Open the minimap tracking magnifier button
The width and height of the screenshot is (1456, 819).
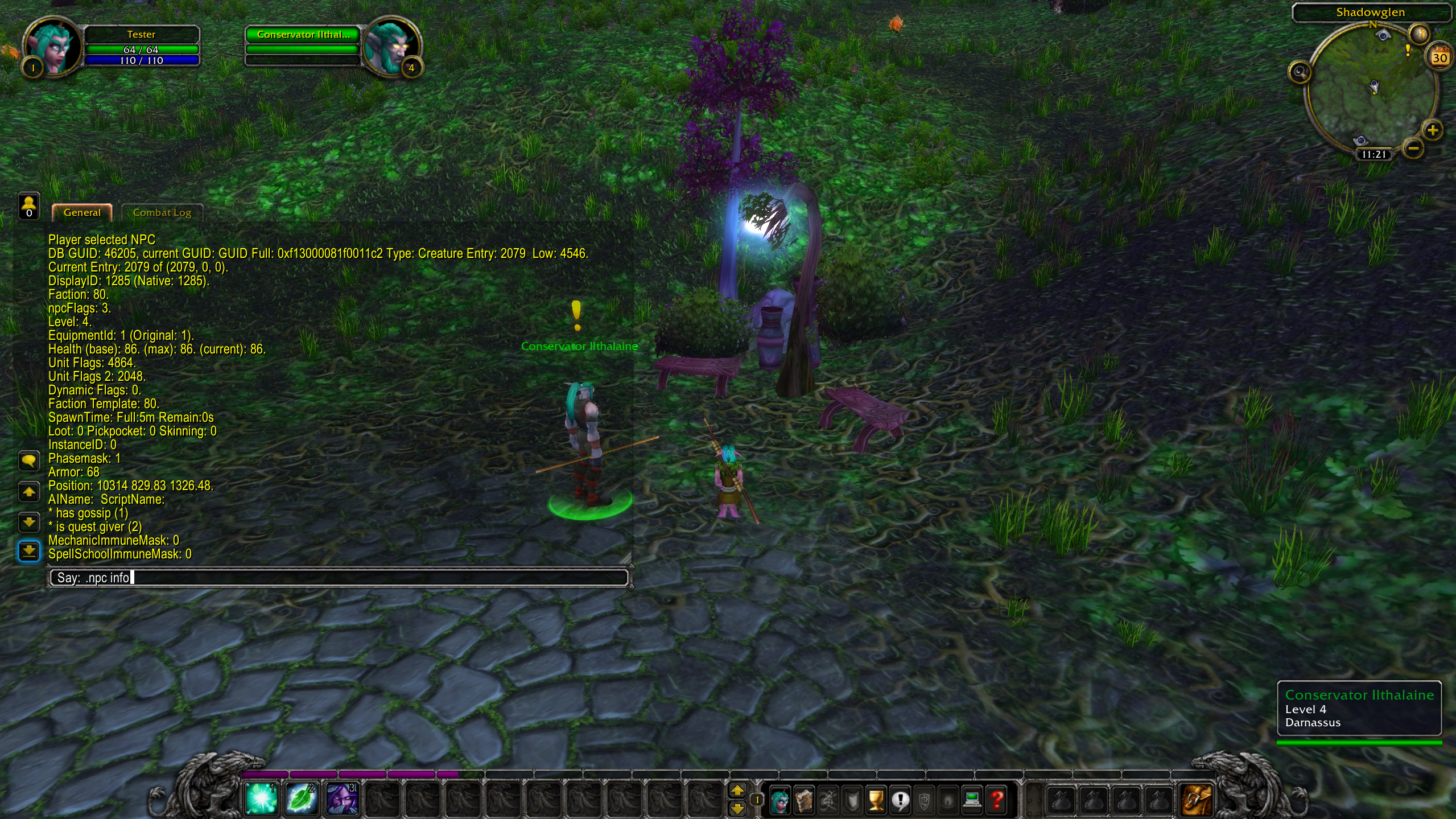(x=1300, y=72)
